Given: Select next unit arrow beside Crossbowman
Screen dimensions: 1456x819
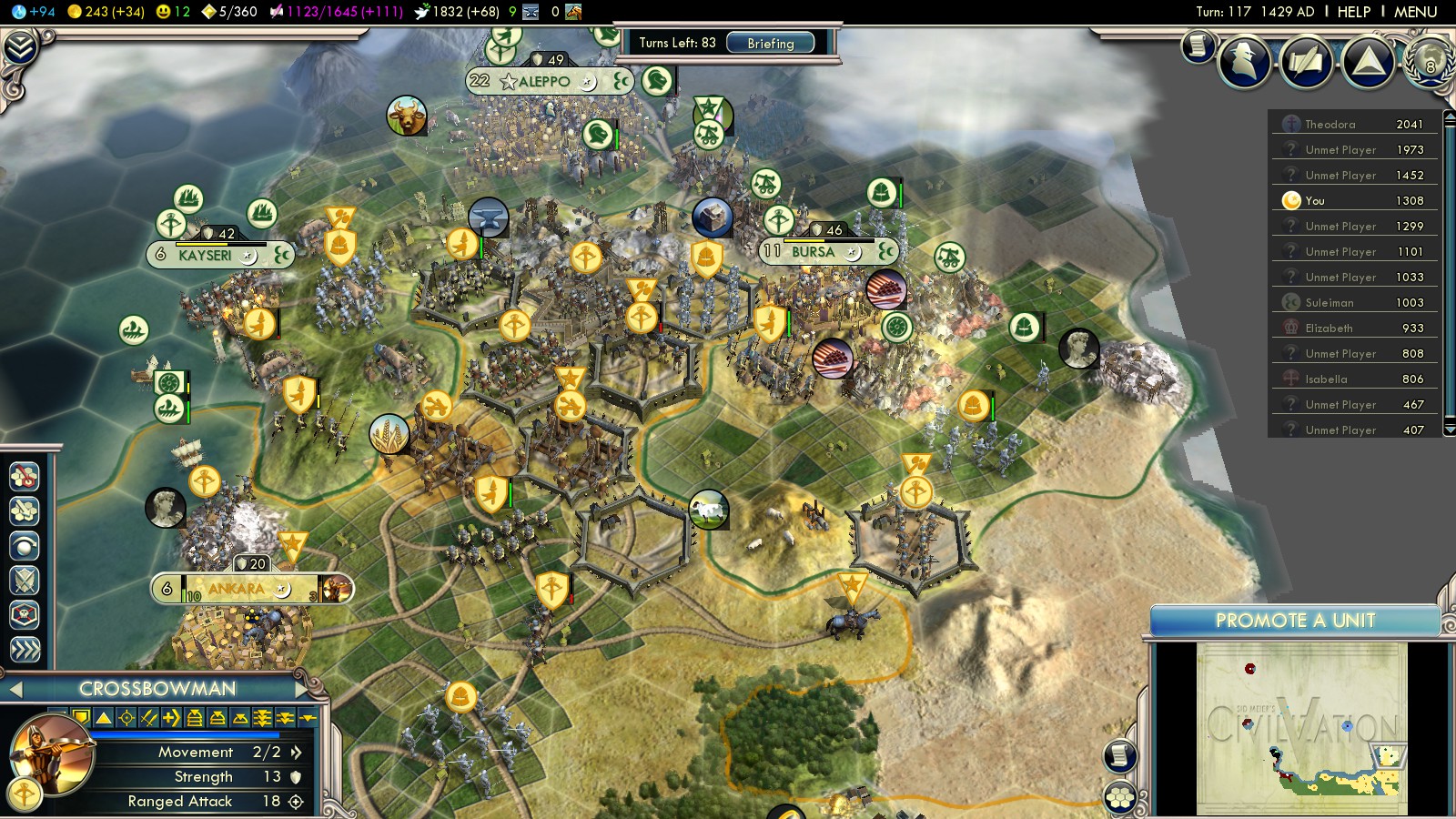Looking at the screenshot, I should coord(301,689).
